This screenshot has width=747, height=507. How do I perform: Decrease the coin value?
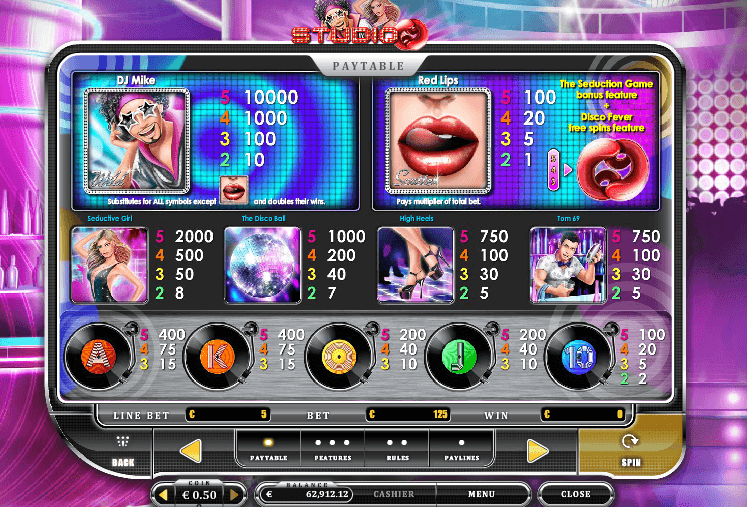[x=165, y=494]
